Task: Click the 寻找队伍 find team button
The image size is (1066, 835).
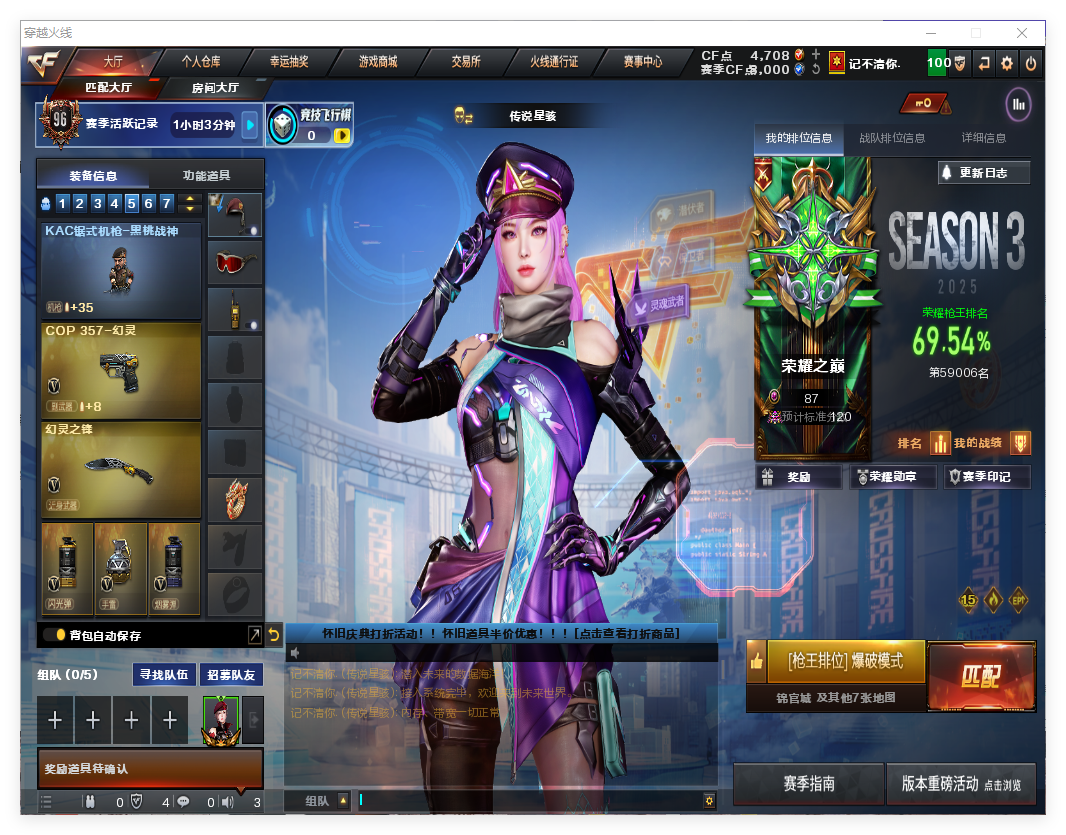Action: coord(162,675)
